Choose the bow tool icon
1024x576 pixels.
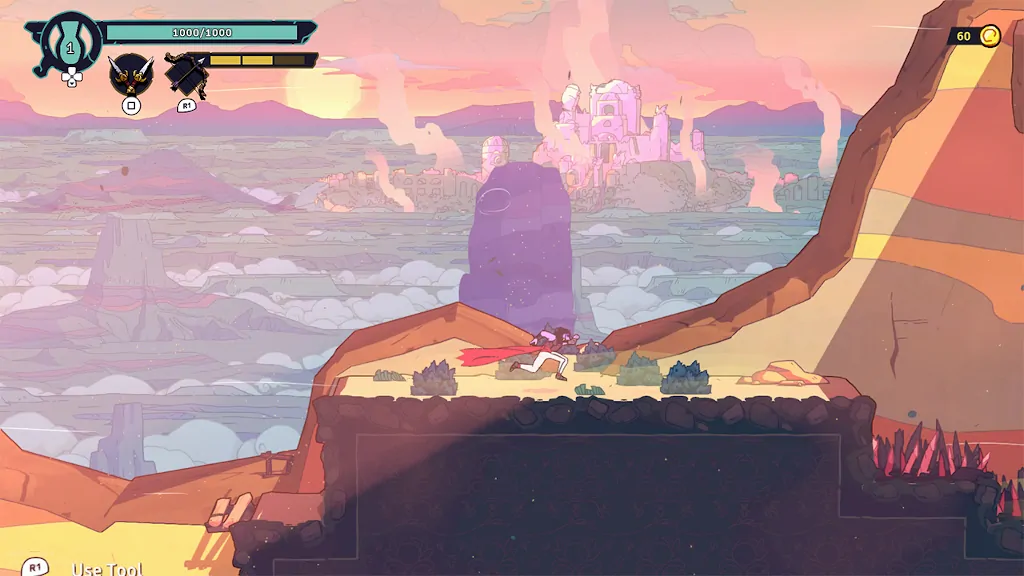click(187, 74)
